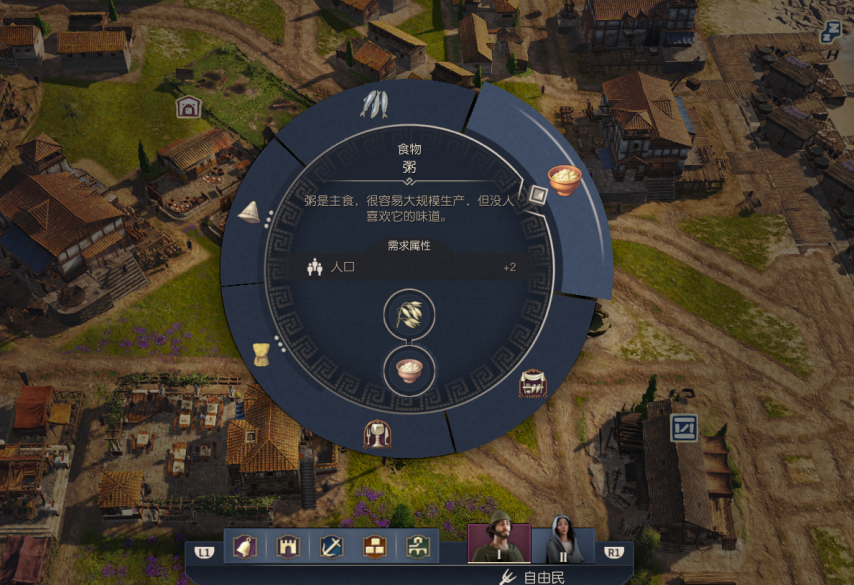
Task: Open the stacked crates category
Action: tap(375, 547)
